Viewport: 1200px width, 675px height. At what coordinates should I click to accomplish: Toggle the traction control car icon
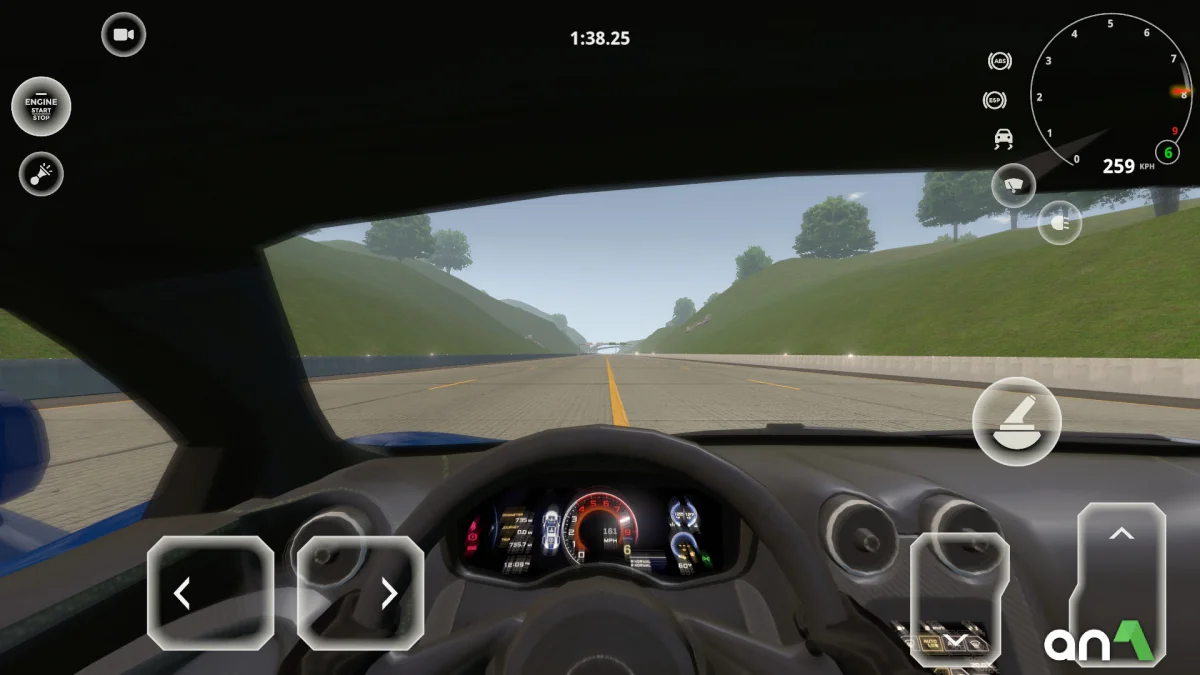pos(1002,139)
